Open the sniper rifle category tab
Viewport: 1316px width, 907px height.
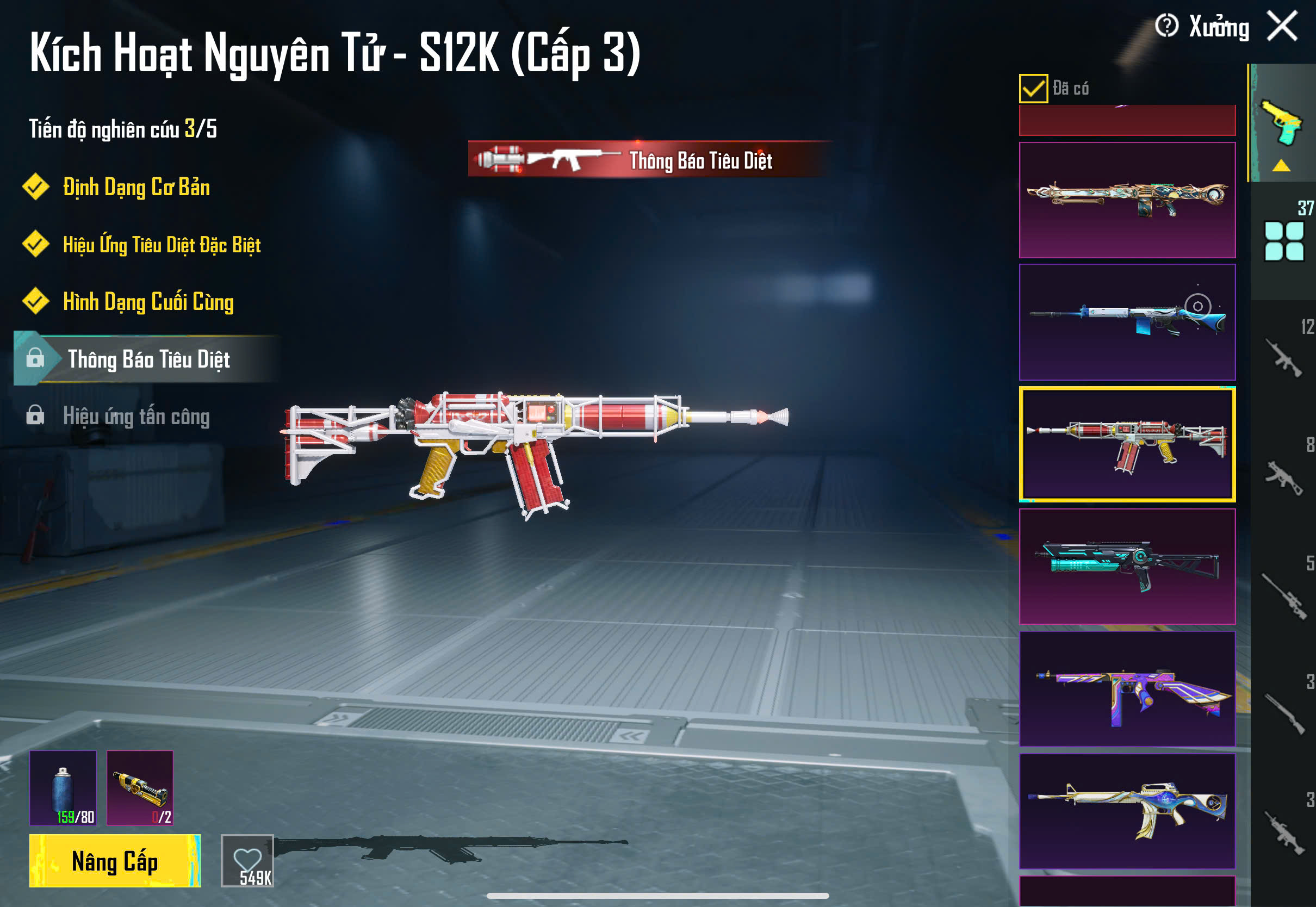[1283, 597]
